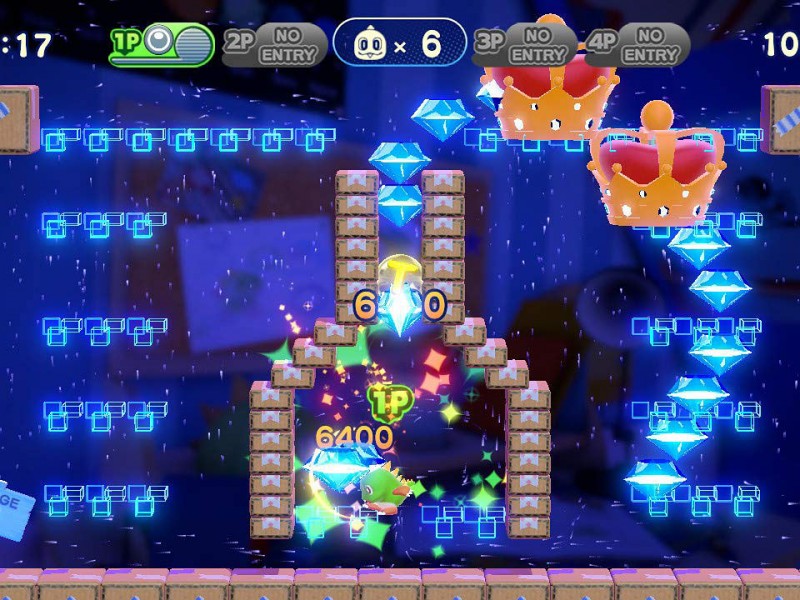Select the 4P No Entry slot
The width and height of the screenshot is (800, 600).
pos(637,45)
